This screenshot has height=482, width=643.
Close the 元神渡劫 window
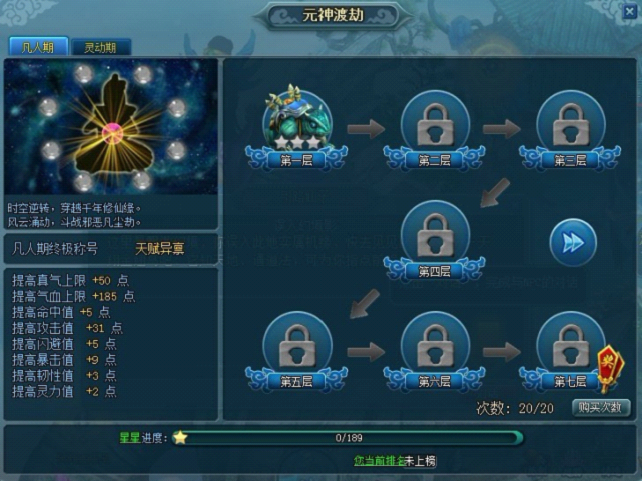click(629, 11)
